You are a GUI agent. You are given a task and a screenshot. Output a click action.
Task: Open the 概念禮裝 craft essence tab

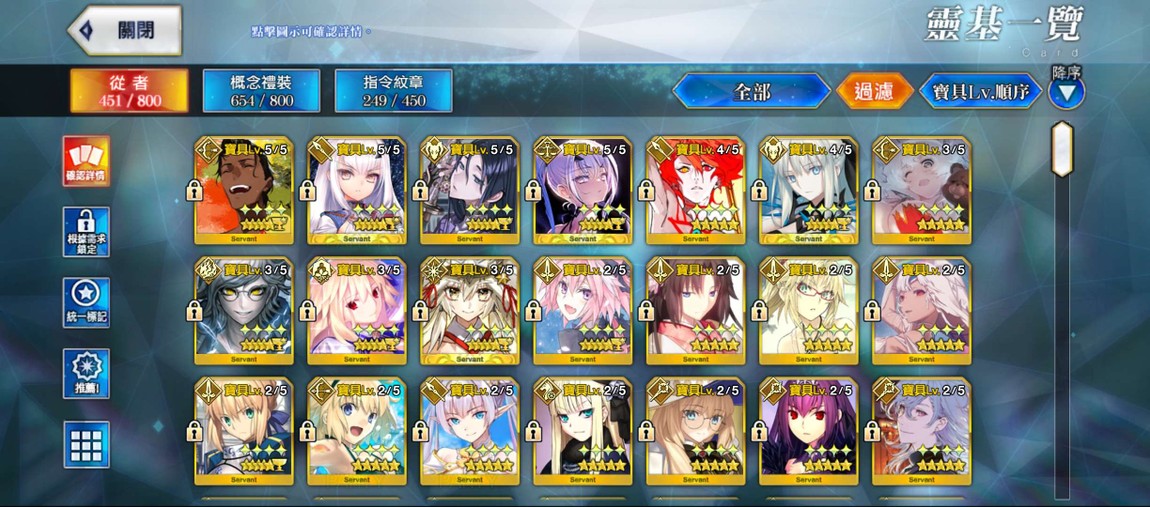point(261,91)
